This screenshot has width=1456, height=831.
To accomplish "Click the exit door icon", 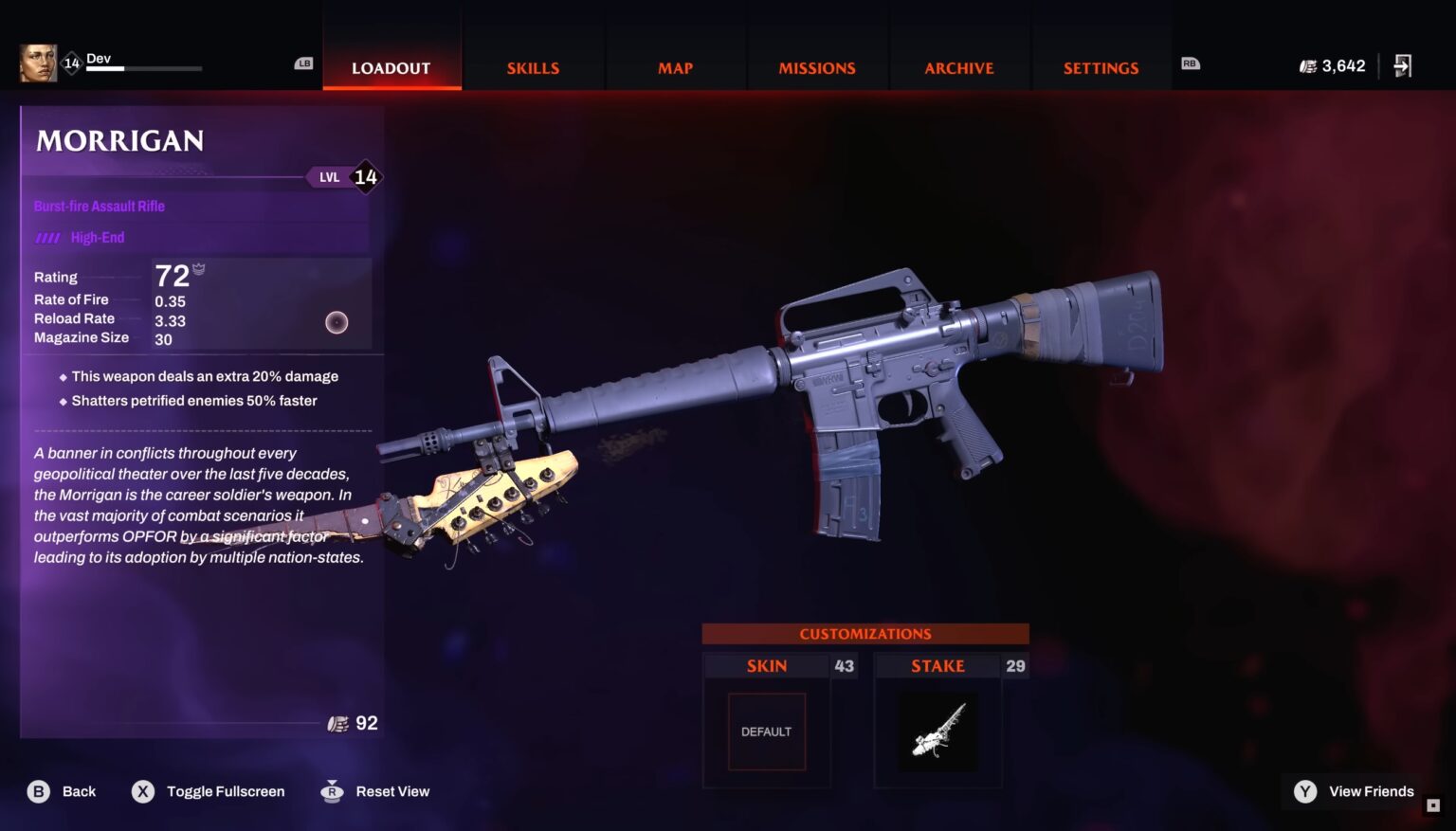I will click(1403, 65).
